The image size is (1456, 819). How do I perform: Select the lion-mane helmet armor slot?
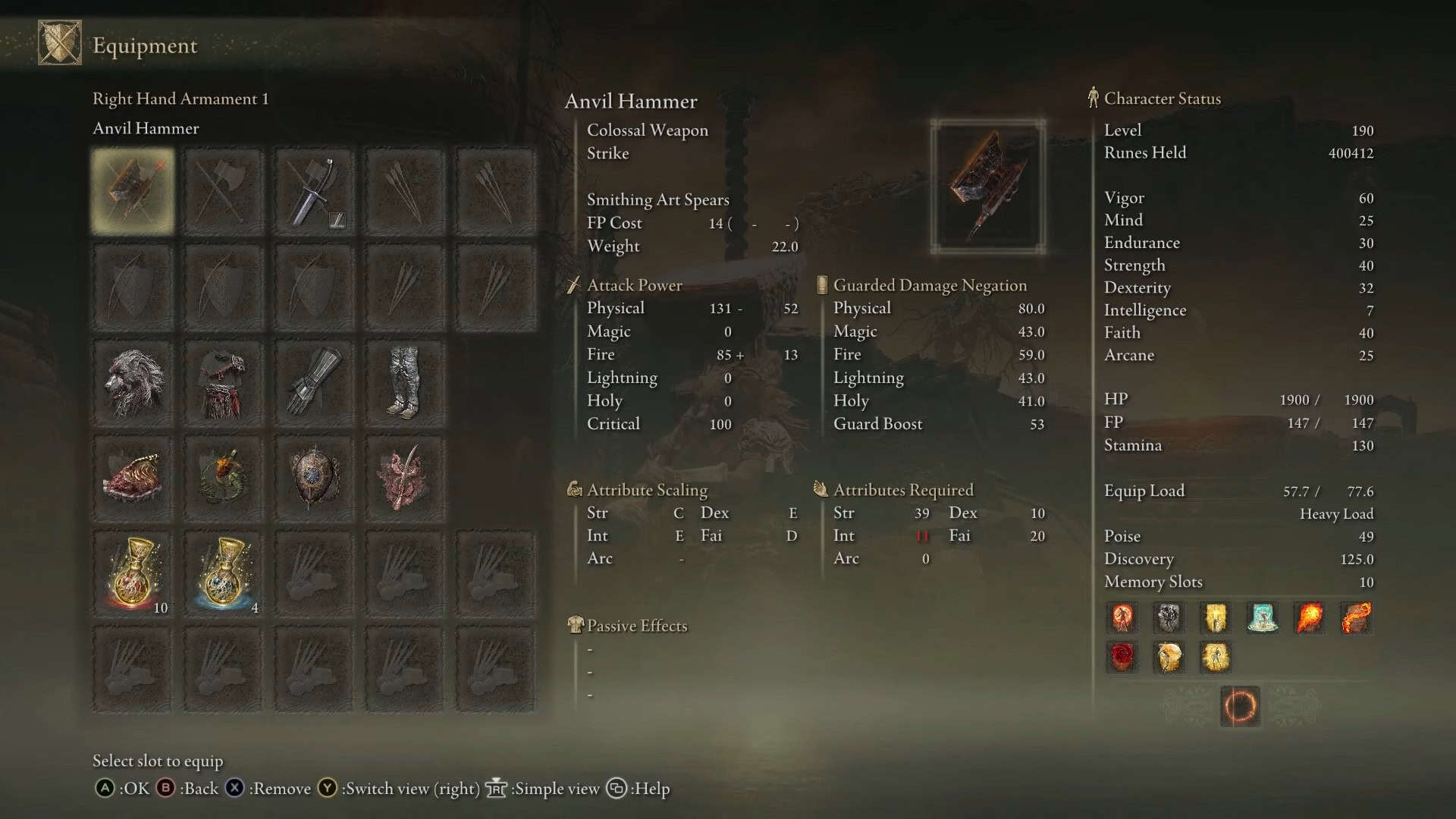pos(132,381)
